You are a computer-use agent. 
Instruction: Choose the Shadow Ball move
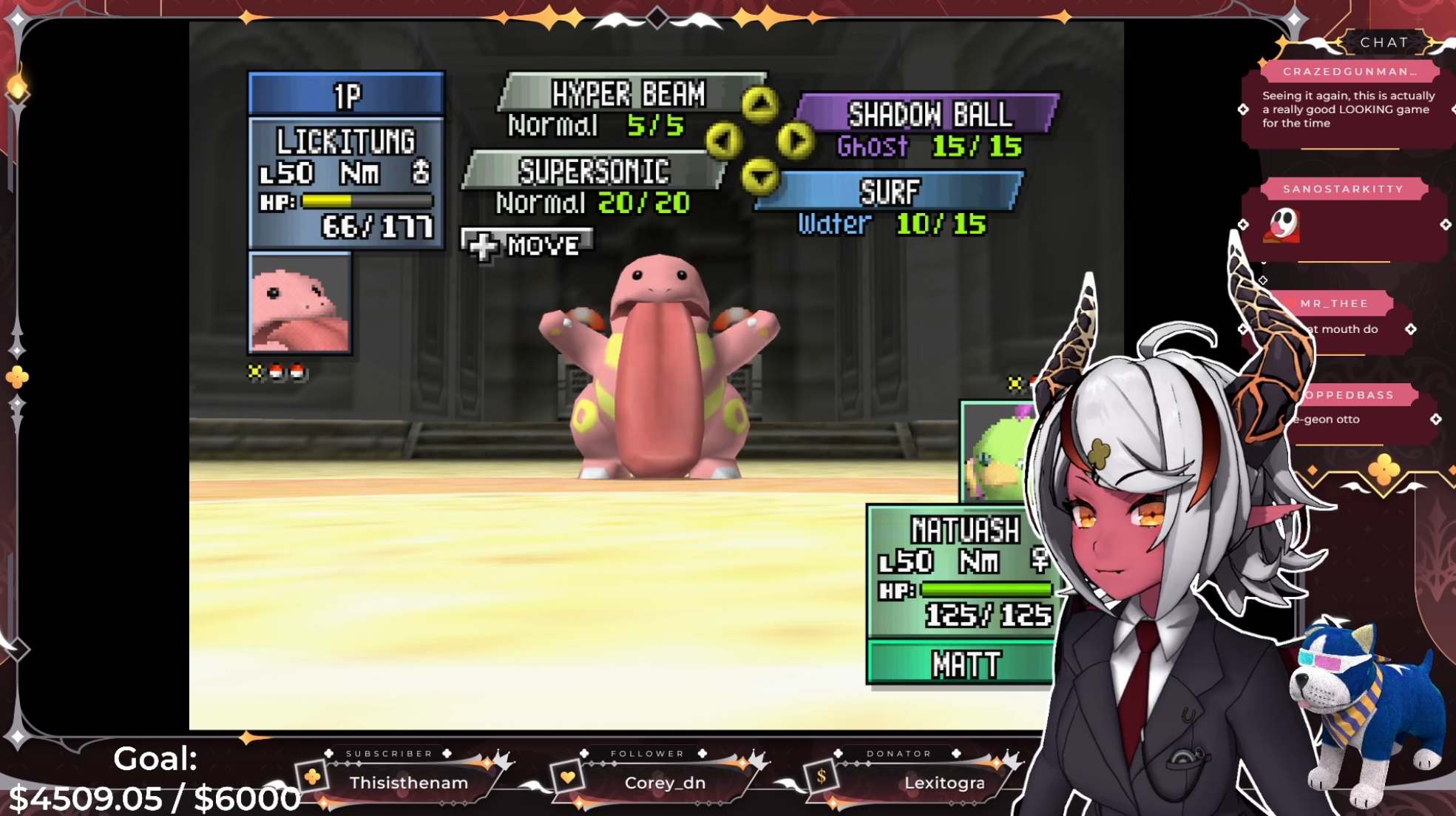[929, 115]
